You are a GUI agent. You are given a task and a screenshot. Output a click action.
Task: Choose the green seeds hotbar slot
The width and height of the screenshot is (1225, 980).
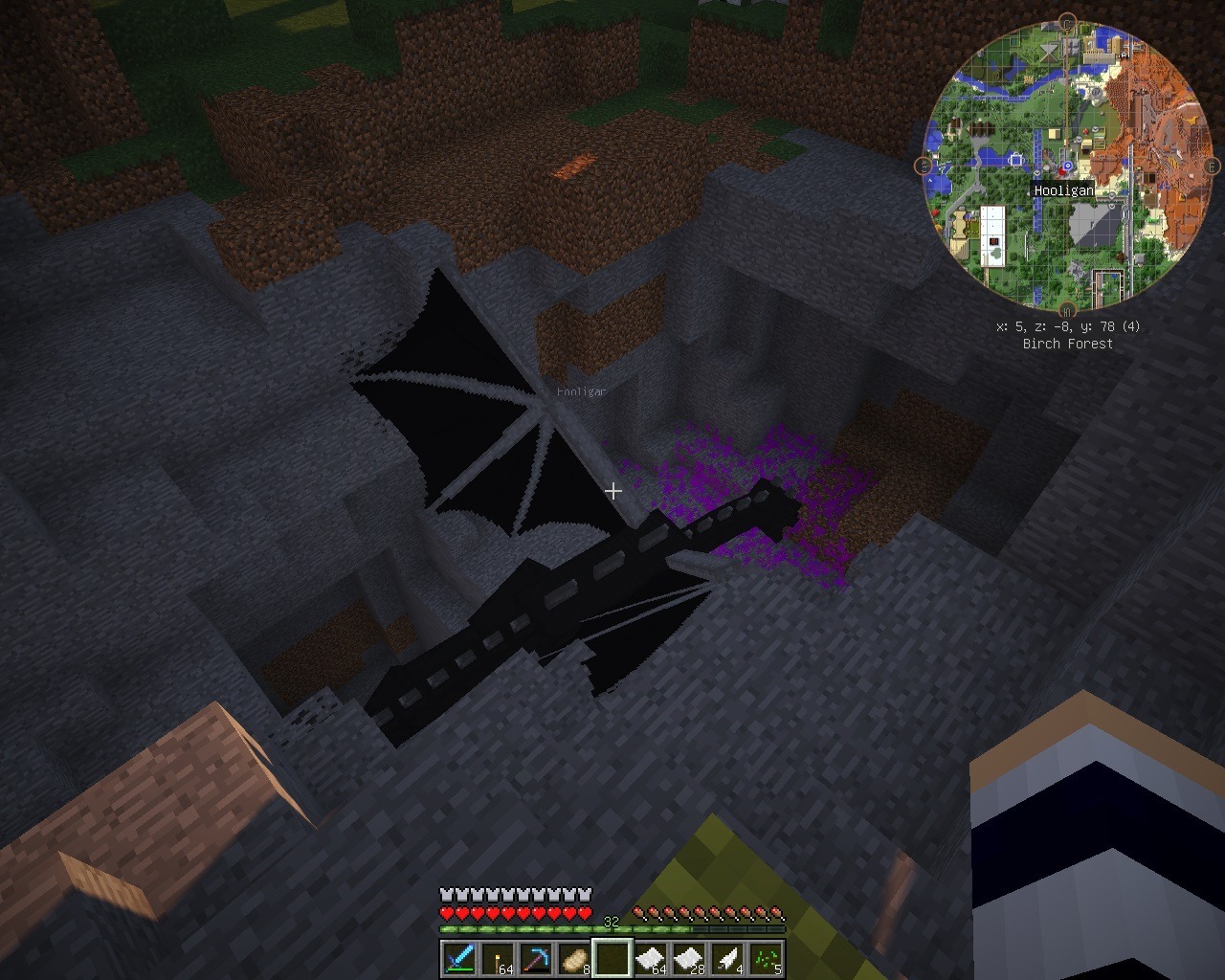click(766, 958)
